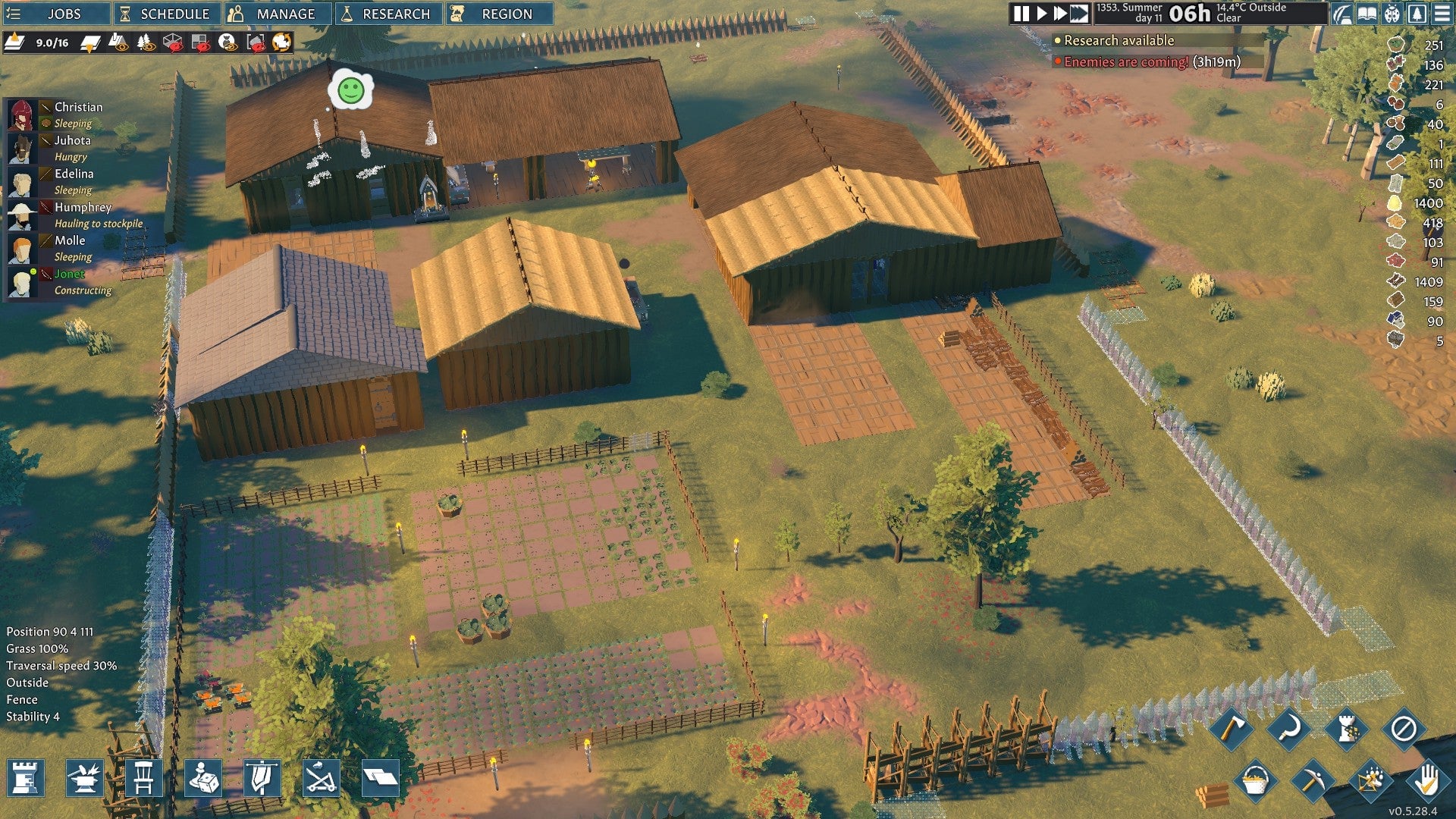Select the harvest sickle tool
Viewport: 1456px width, 819px height.
1288,727
